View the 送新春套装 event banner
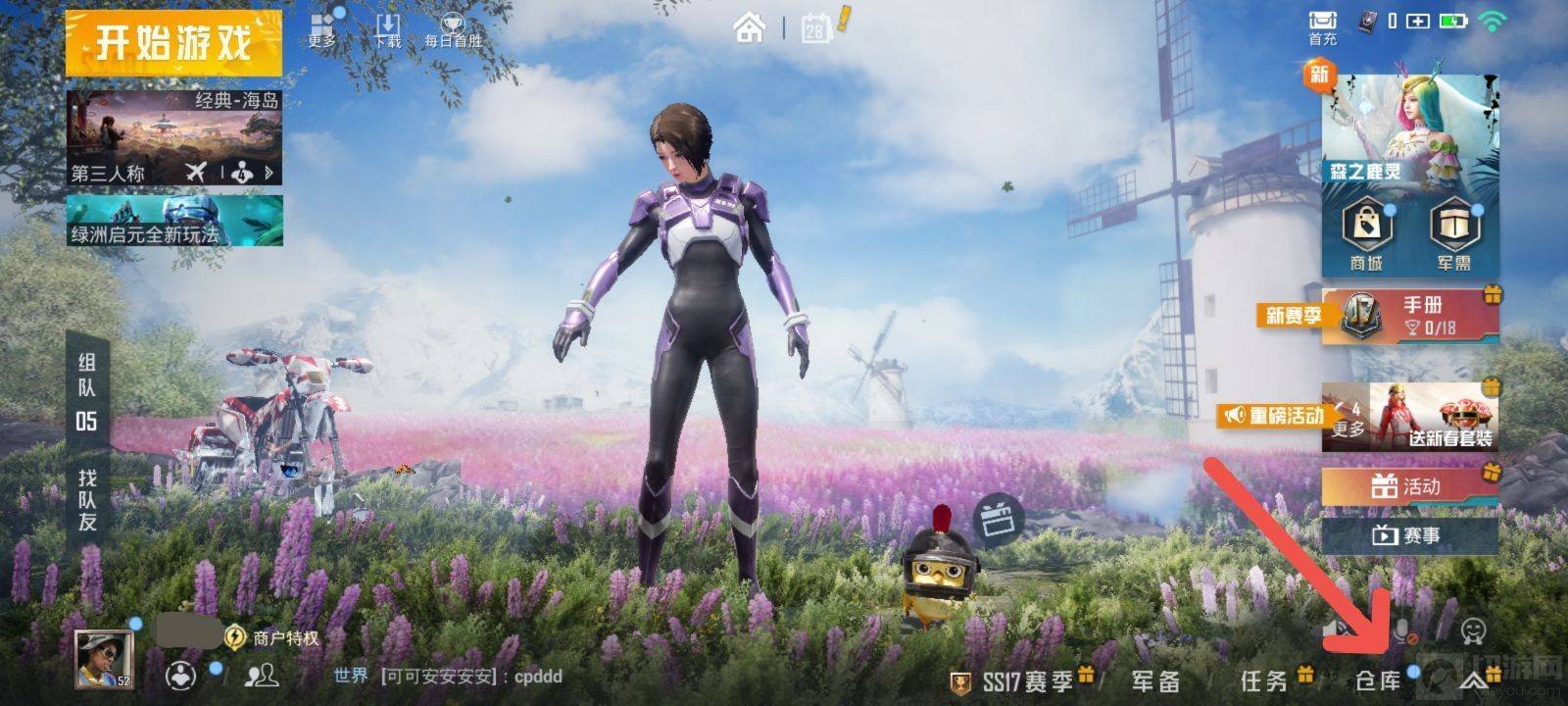 (1433, 418)
